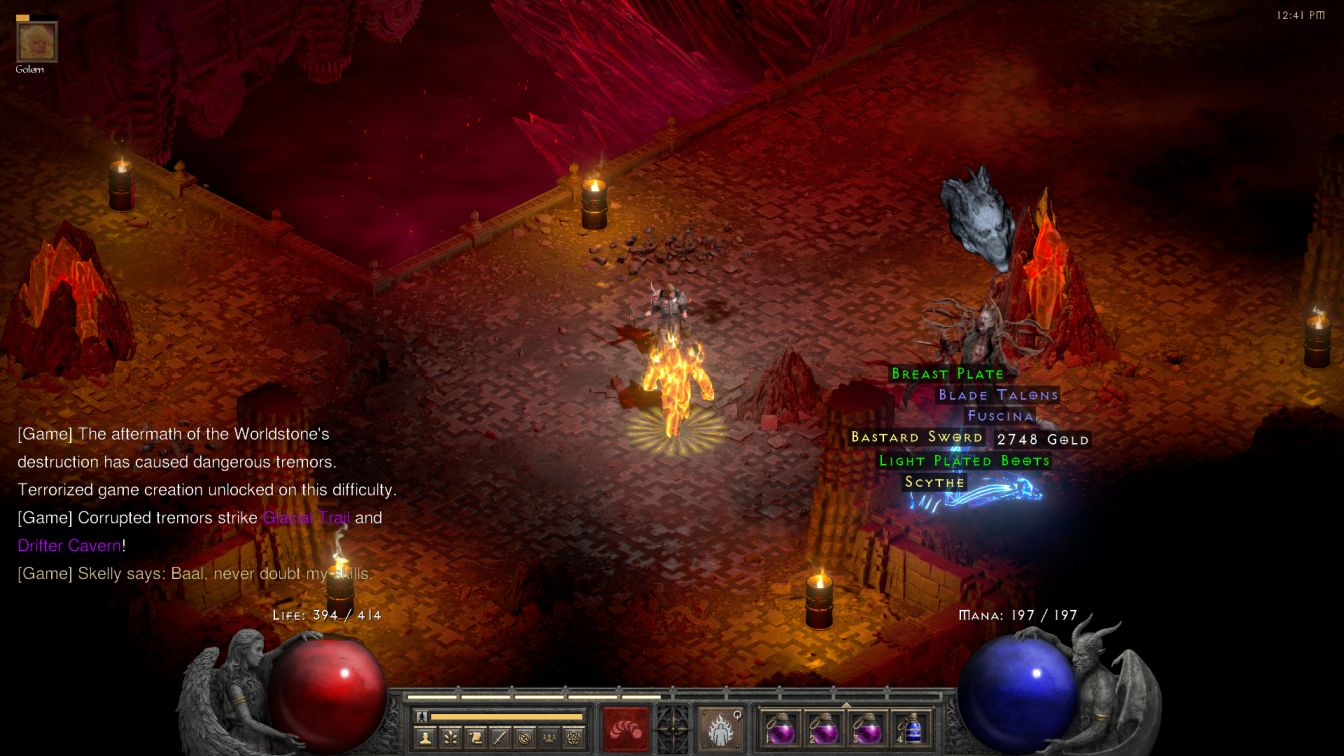
Task: Select the Golem portrait
Action: pos(37,41)
